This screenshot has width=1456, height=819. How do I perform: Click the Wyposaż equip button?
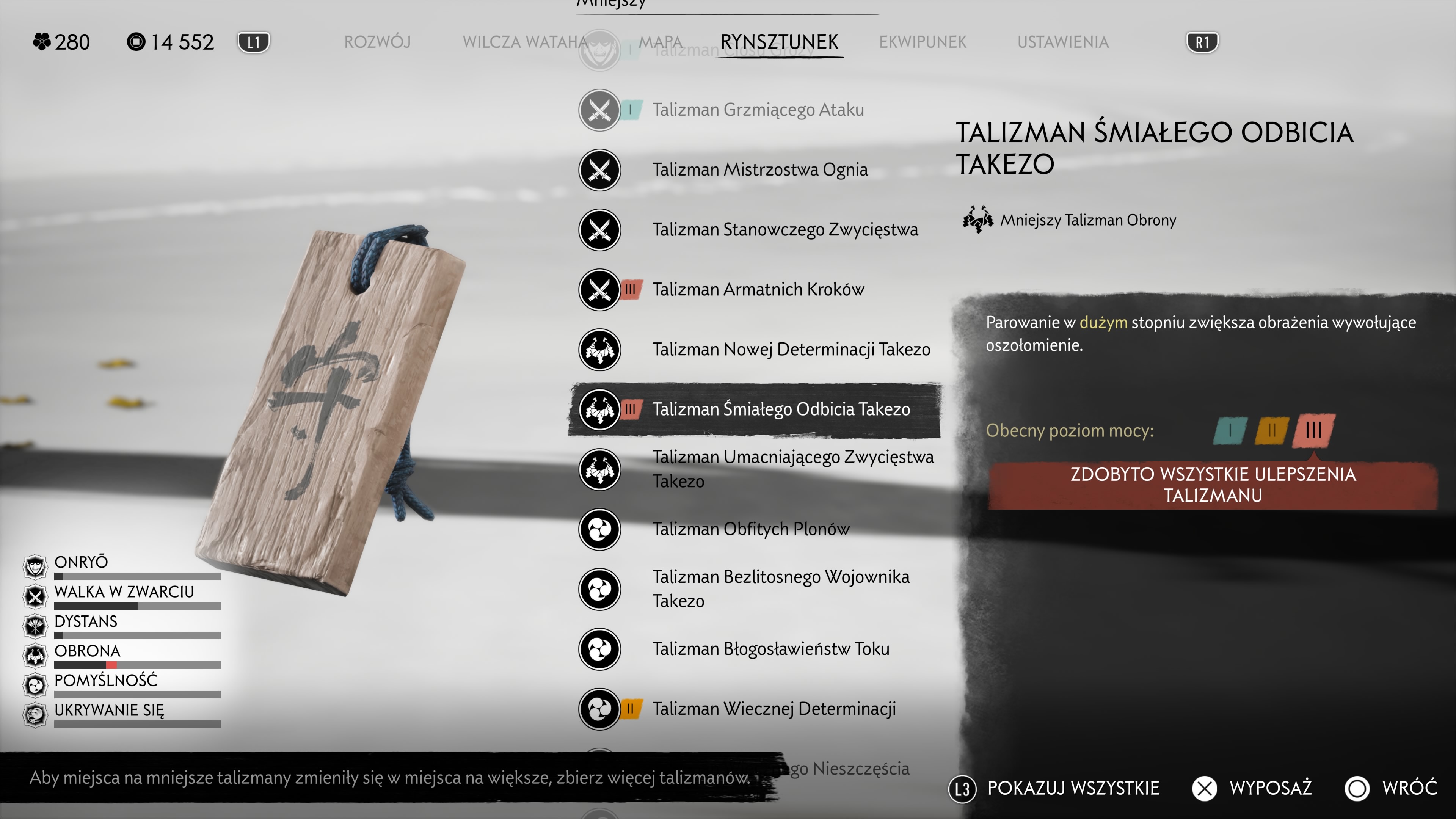pyautogui.click(x=1252, y=788)
